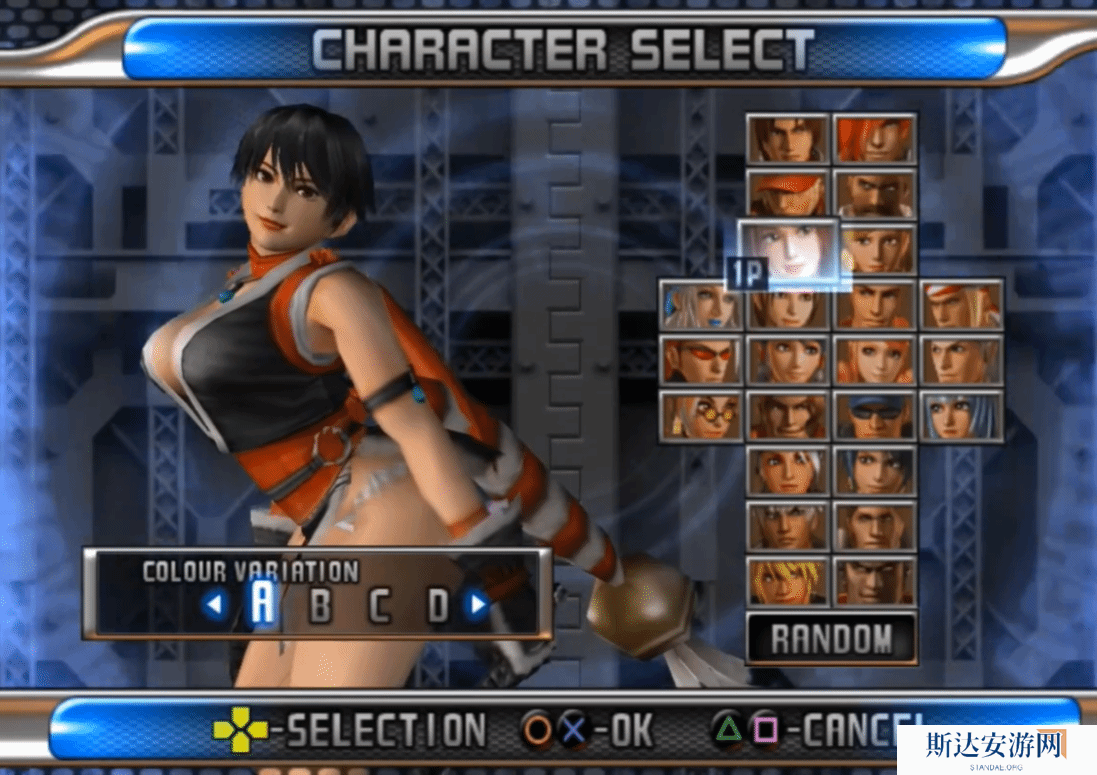This screenshot has height=775, width=1097.
Task: Select the fighter with round yellow glasses
Action: (700, 416)
